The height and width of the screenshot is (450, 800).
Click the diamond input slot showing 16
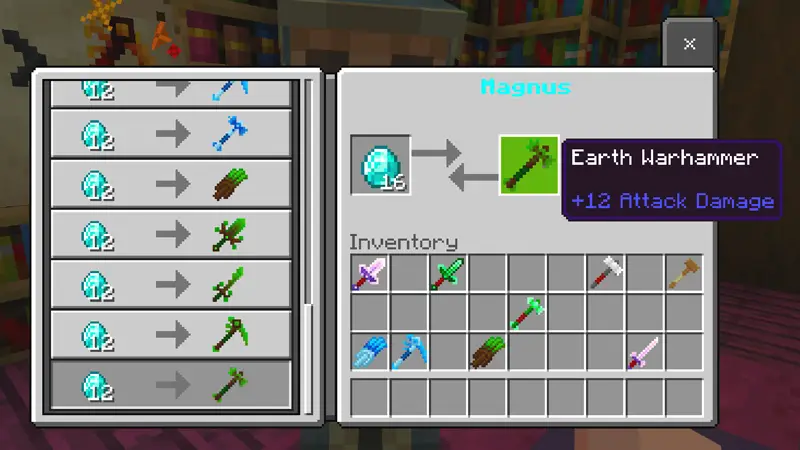[381, 165]
